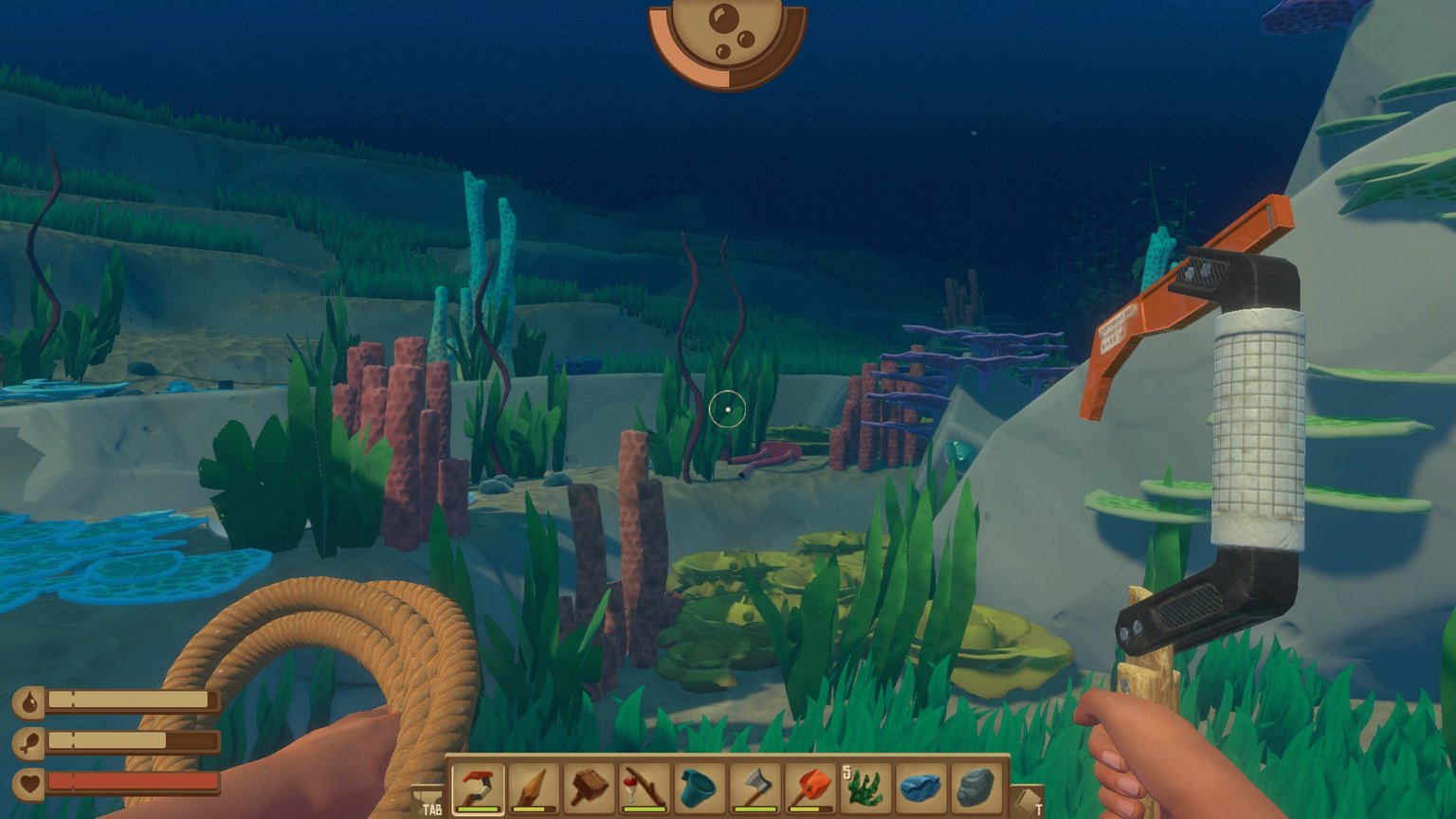
Task: Choose the building hammer slot
Action: pos(590,788)
